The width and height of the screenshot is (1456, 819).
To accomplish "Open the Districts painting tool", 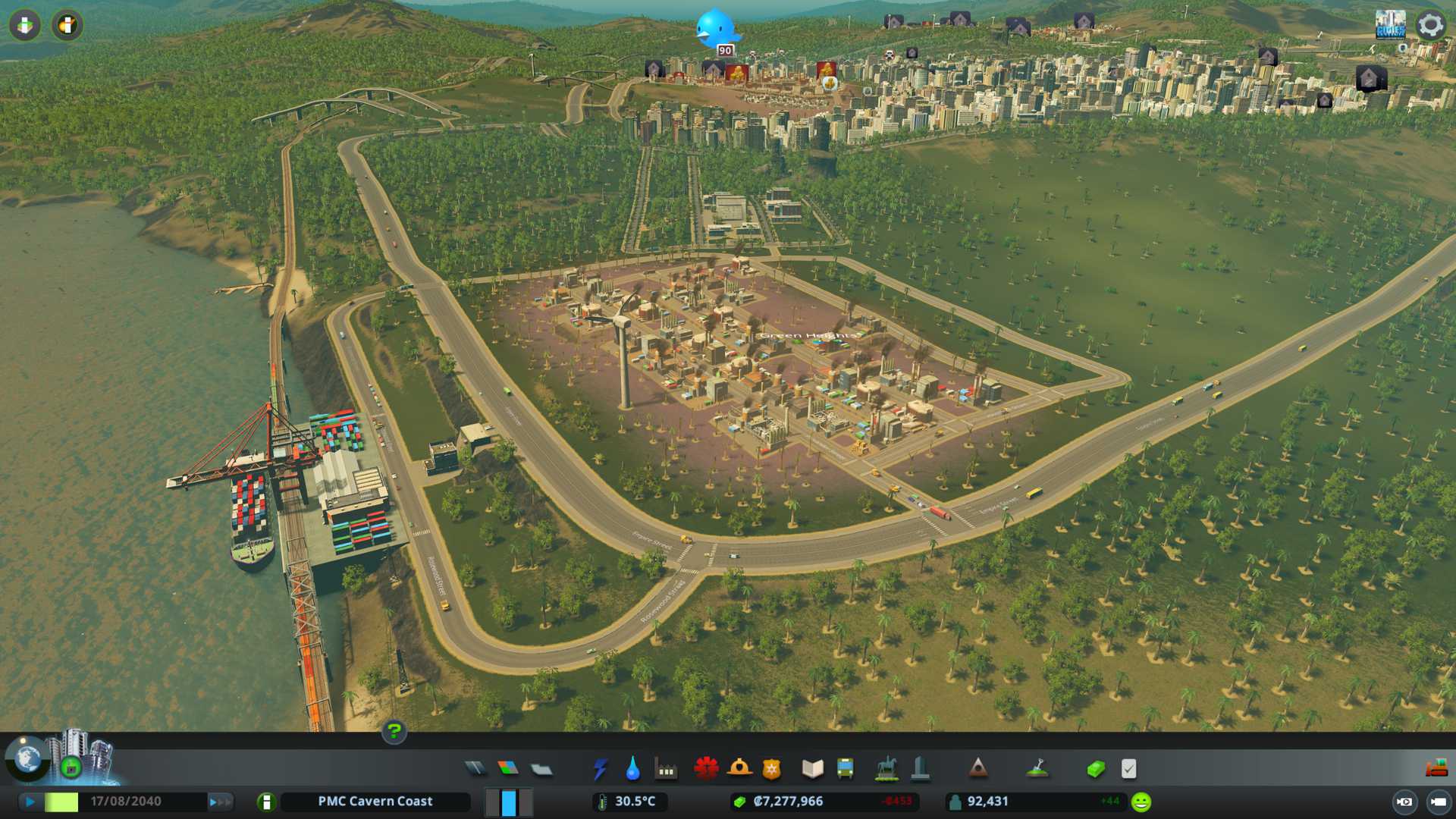I will (541, 769).
